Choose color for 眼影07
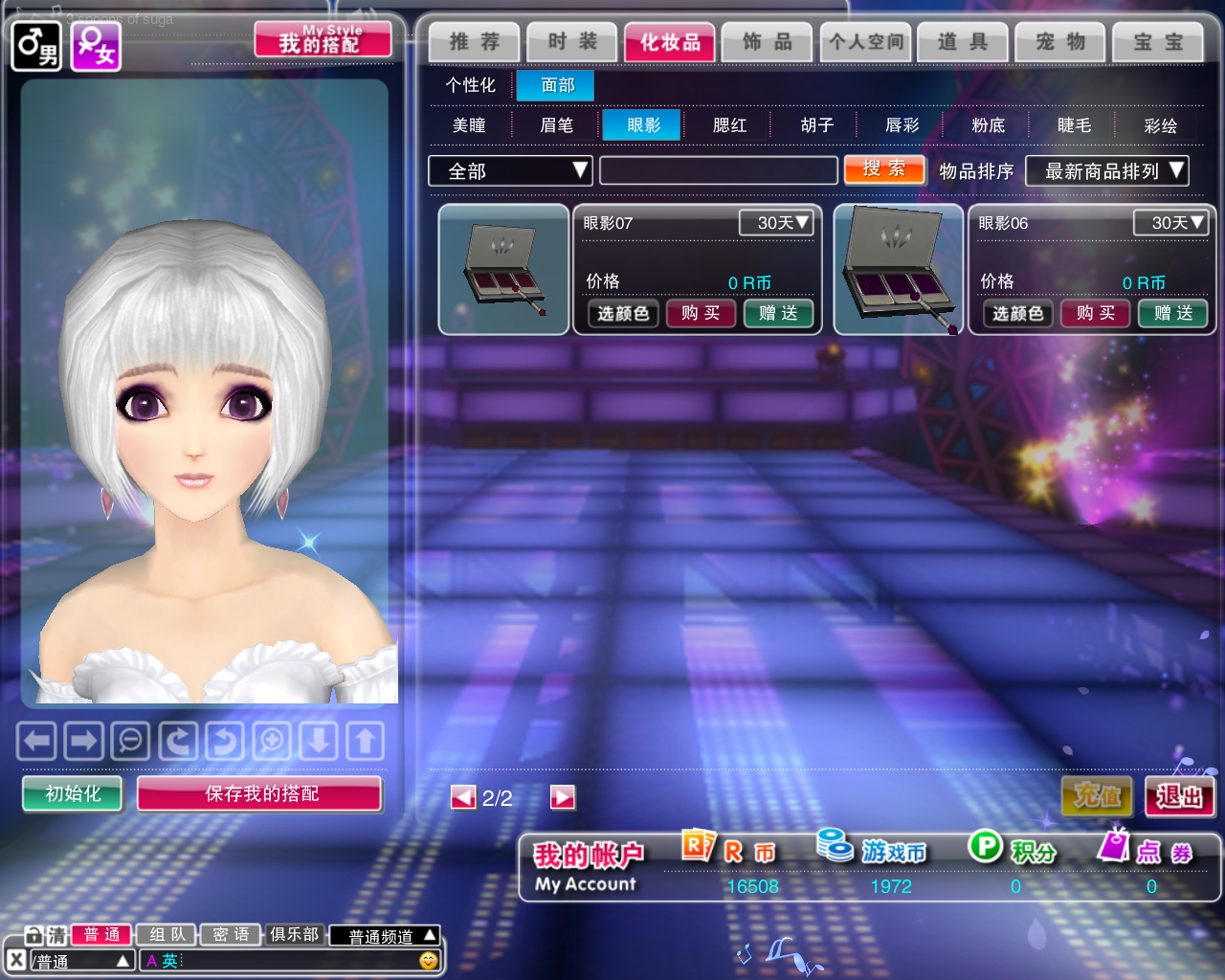 pyautogui.click(x=623, y=313)
